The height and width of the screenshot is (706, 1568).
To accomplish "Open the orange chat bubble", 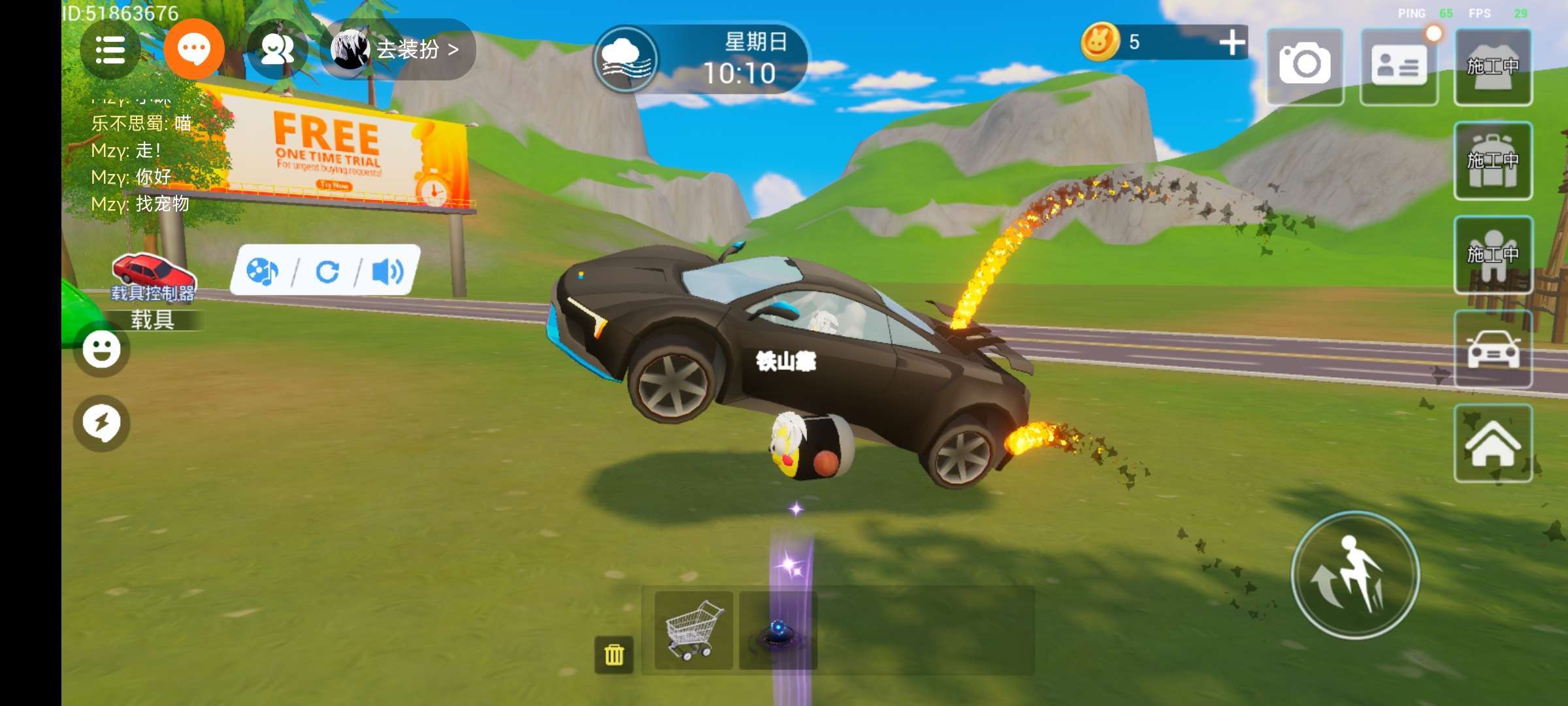I will click(x=194, y=50).
